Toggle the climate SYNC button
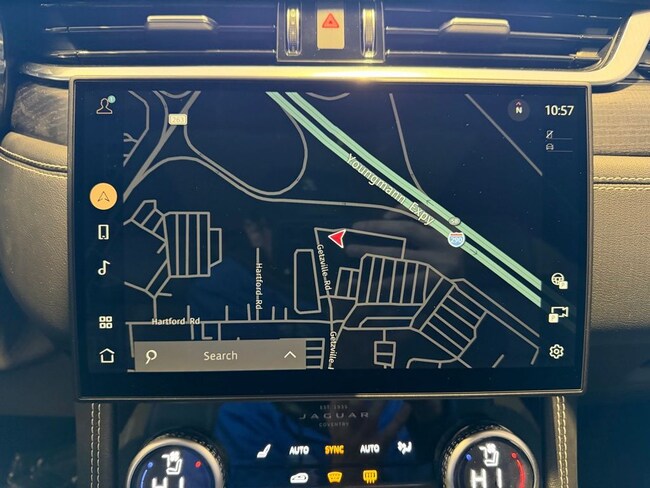This screenshot has height=488, width=650. click(x=334, y=450)
